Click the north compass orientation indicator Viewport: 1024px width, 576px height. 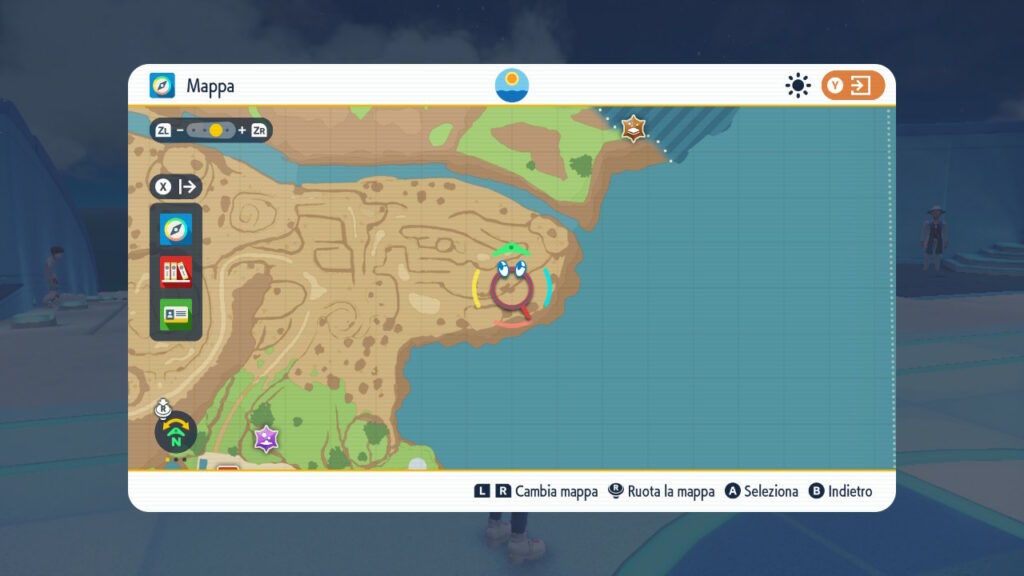[x=176, y=435]
